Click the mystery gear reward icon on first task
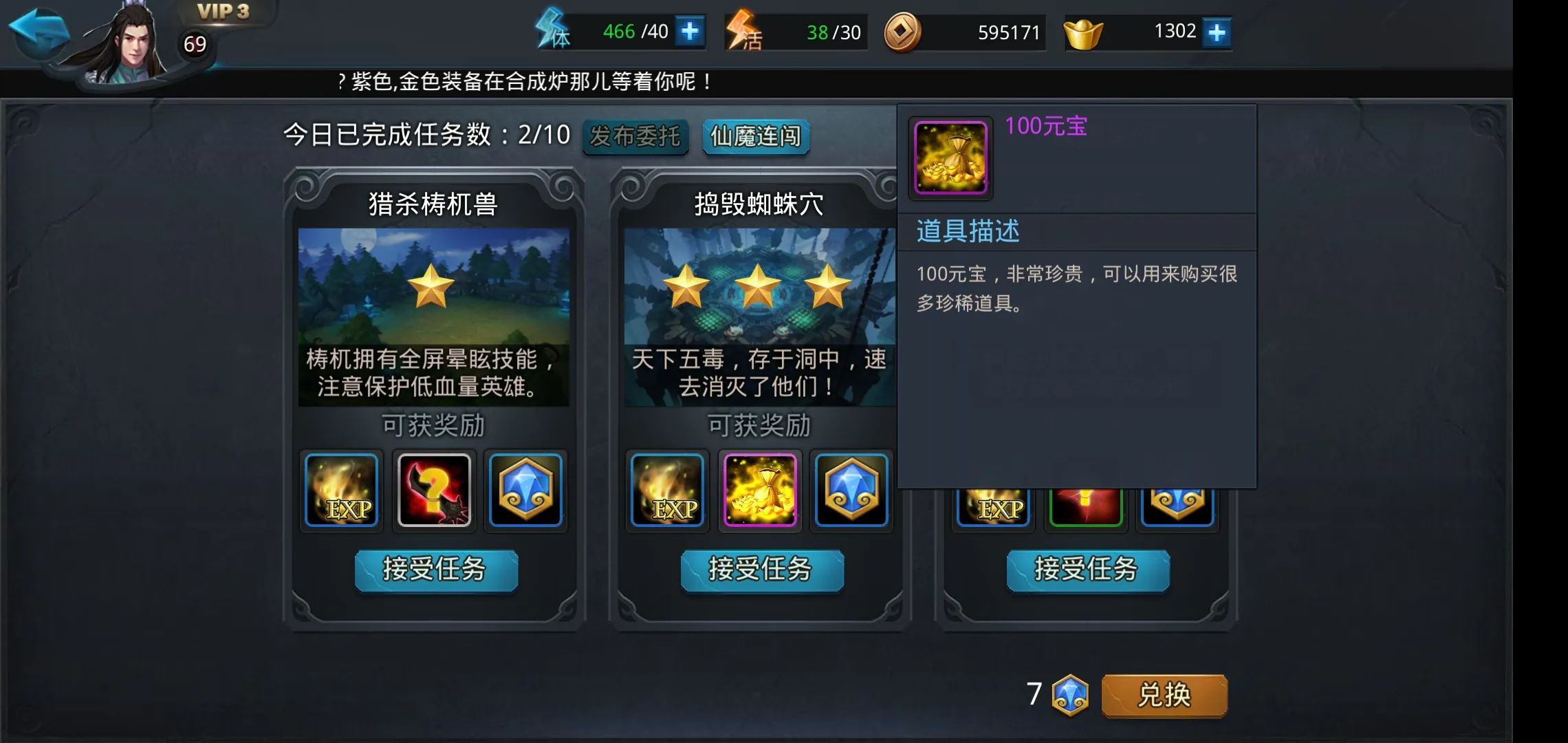 [x=434, y=491]
